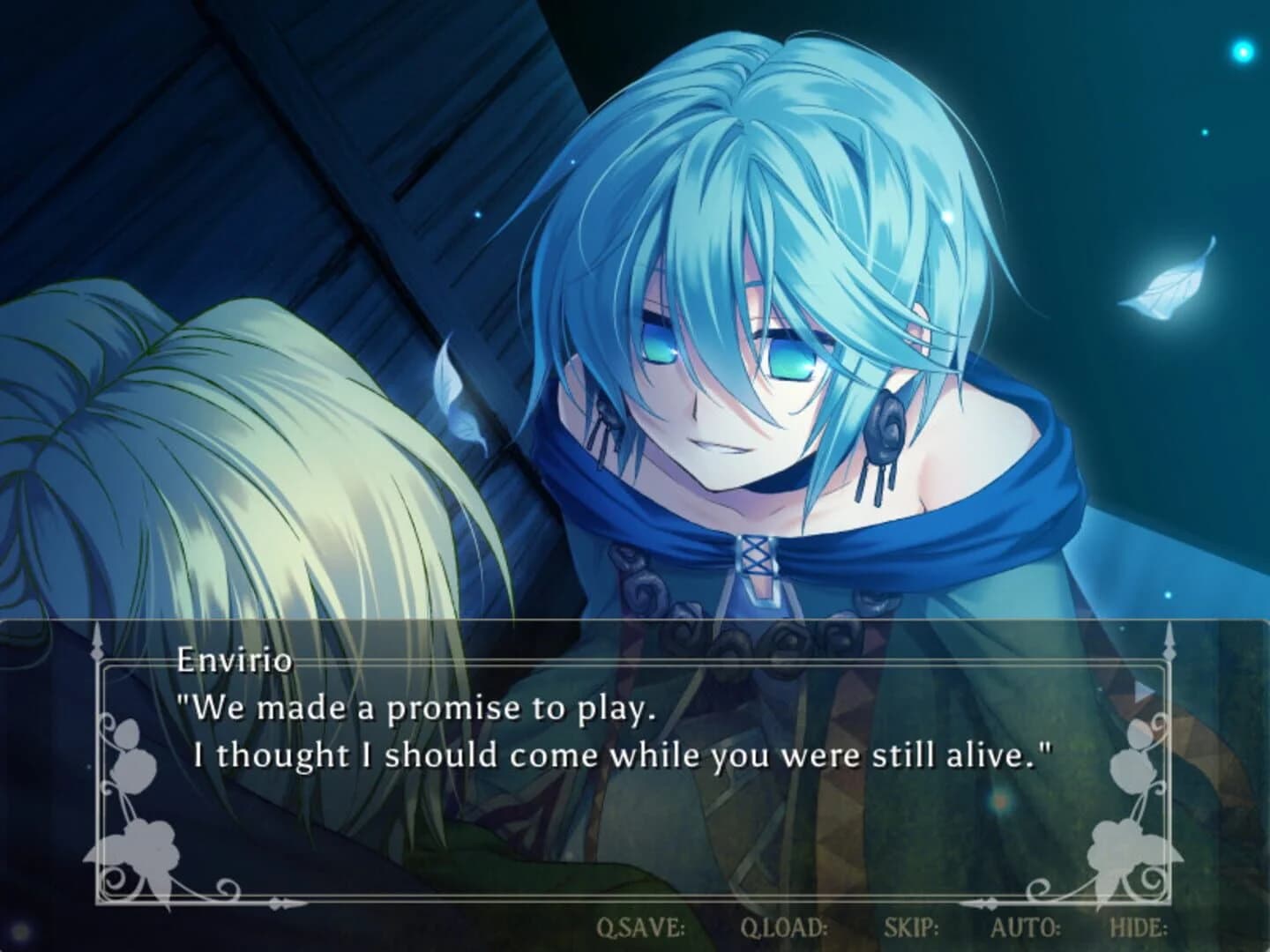This screenshot has width=1270, height=952.
Task: Enable SKIP mode to fast-forward dialogue
Action: (x=913, y=927)
